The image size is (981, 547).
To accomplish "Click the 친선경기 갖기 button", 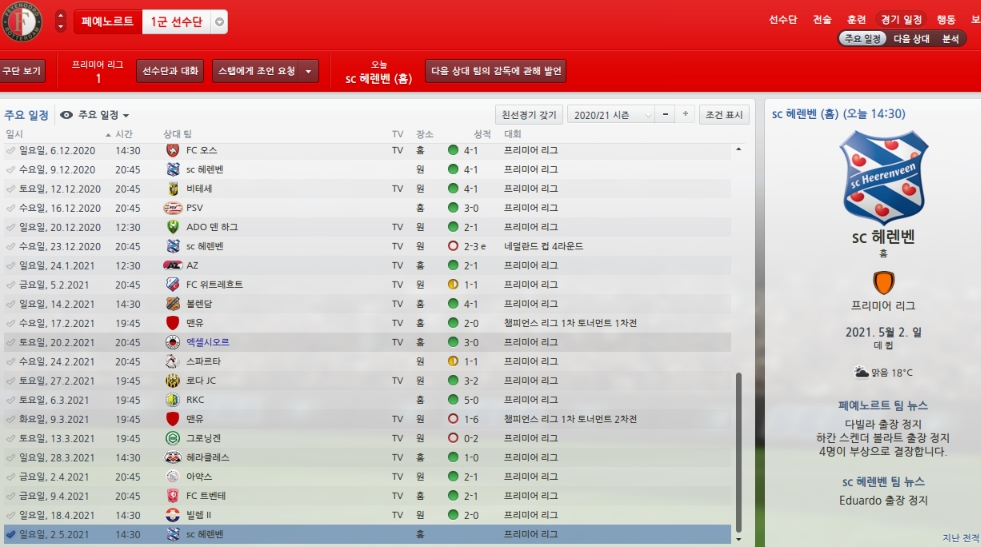I will 529,115.
